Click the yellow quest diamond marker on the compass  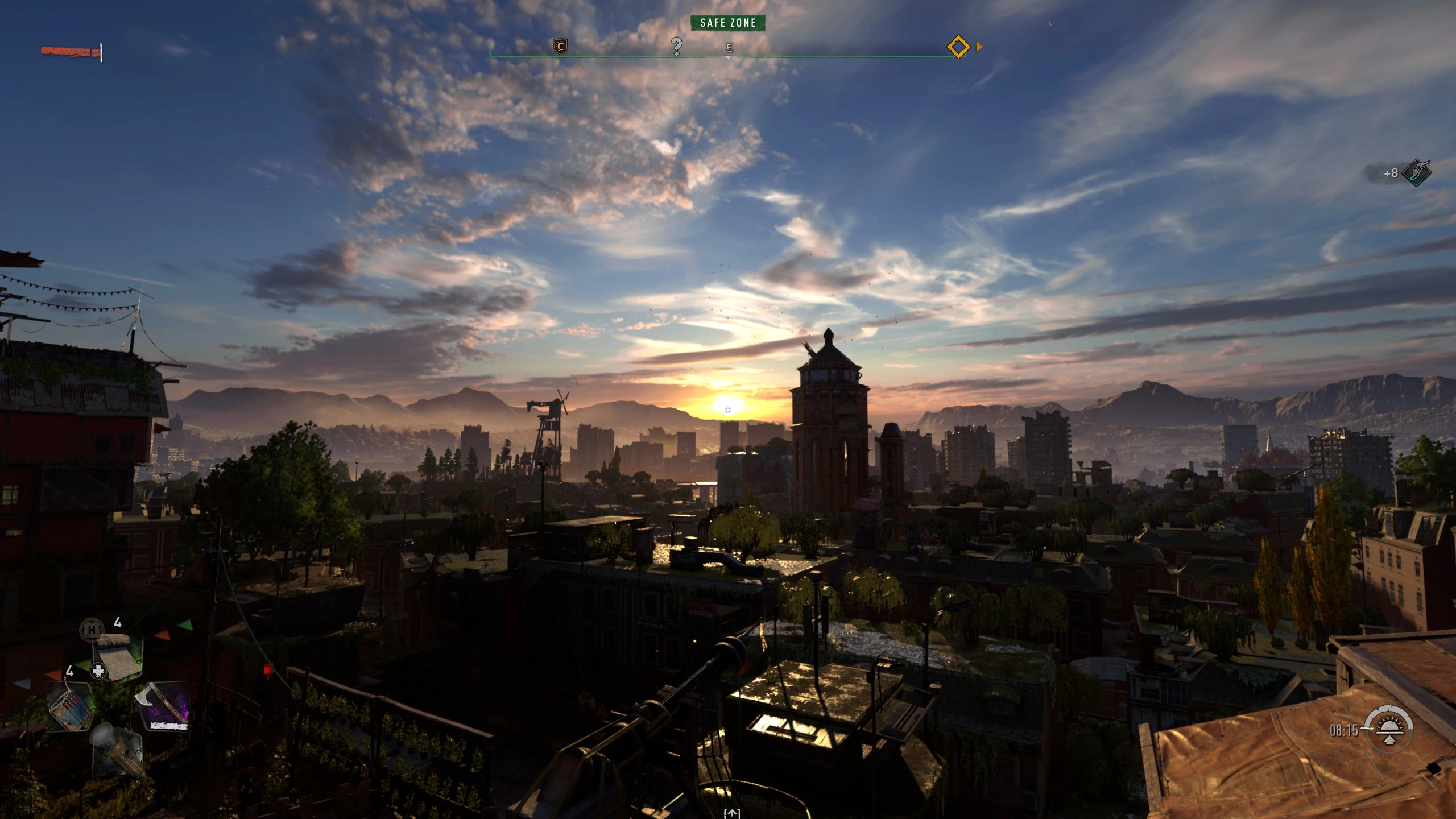click(958, 47)
